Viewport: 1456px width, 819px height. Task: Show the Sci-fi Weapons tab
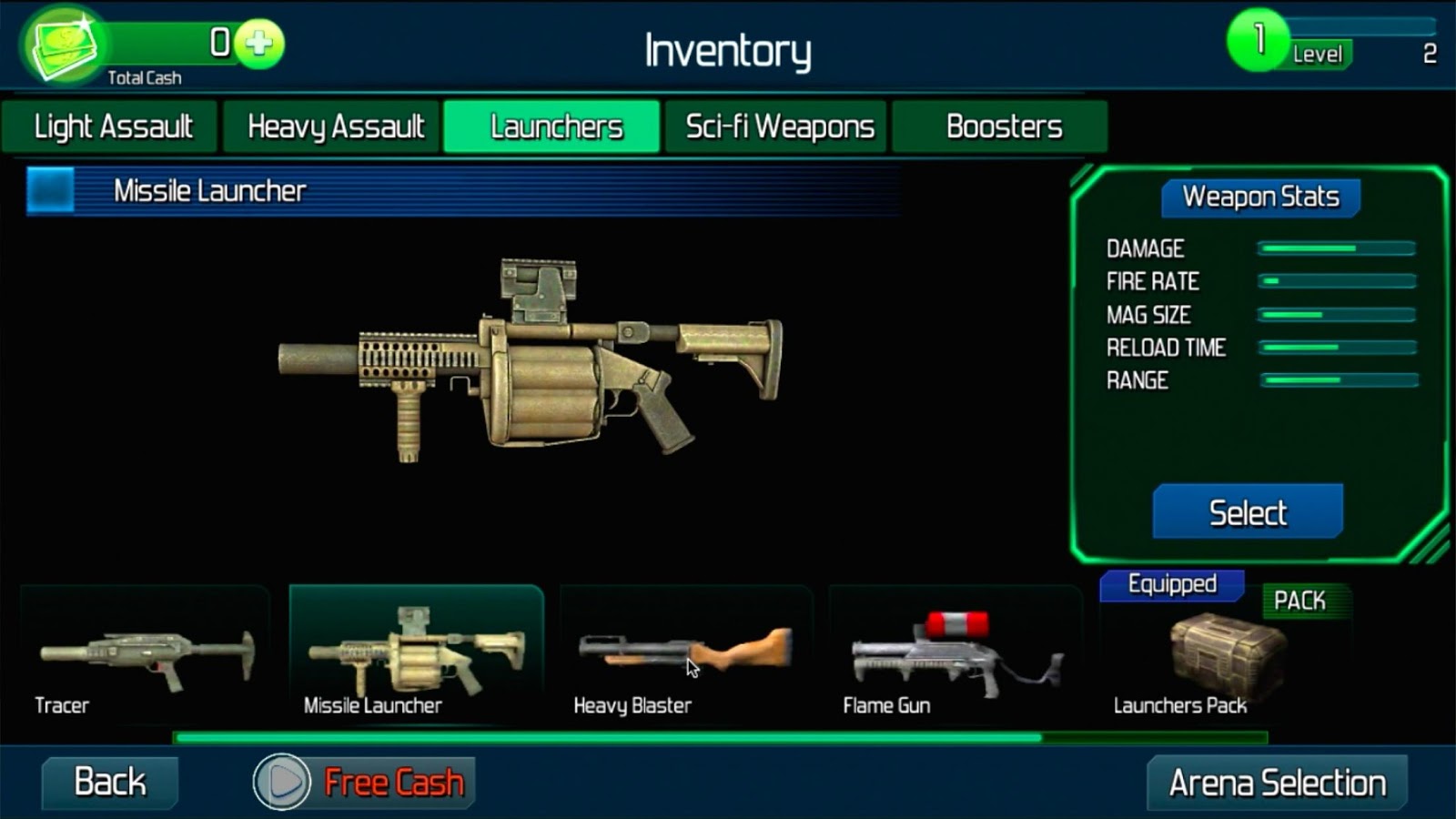[779, 126]
